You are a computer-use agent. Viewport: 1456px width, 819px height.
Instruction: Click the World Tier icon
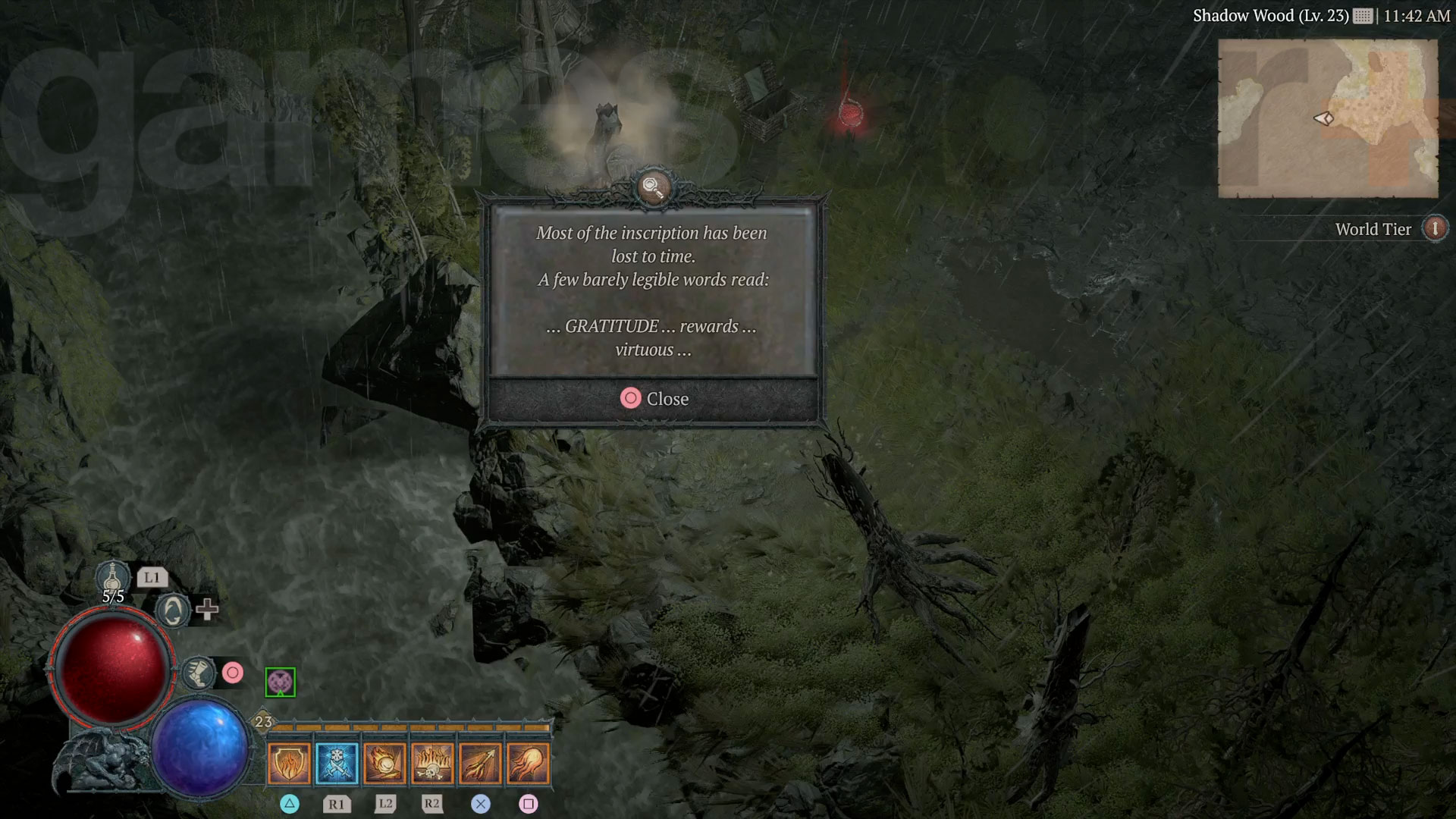(1434, 228)
